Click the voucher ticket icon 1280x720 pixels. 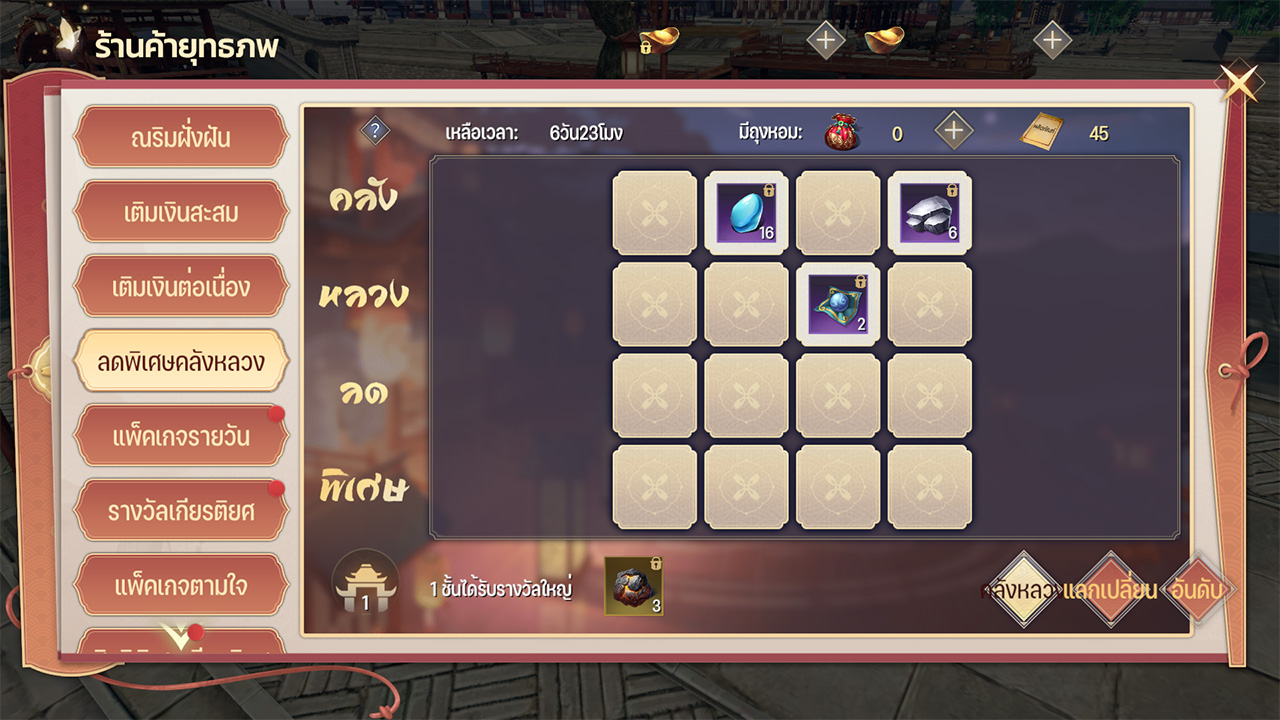coord(1041,132)
